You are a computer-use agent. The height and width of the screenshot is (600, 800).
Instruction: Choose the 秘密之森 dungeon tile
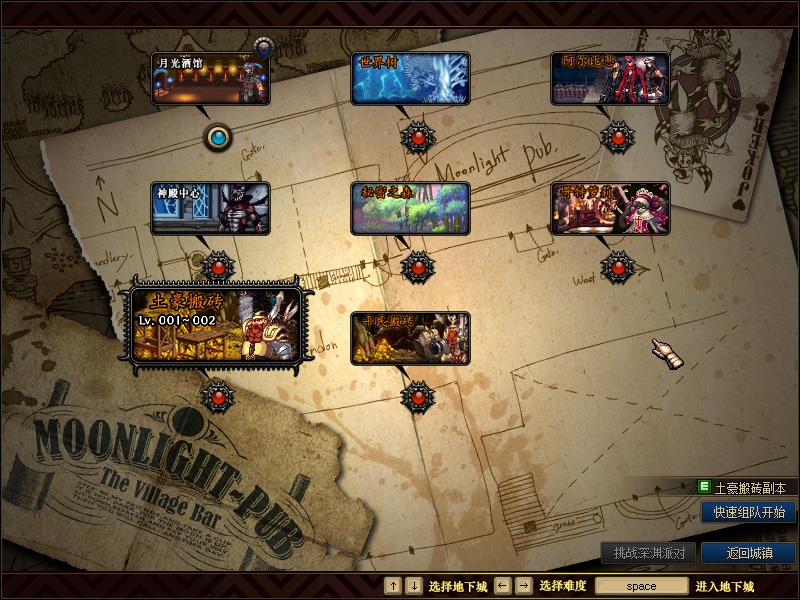click(410, 208)
